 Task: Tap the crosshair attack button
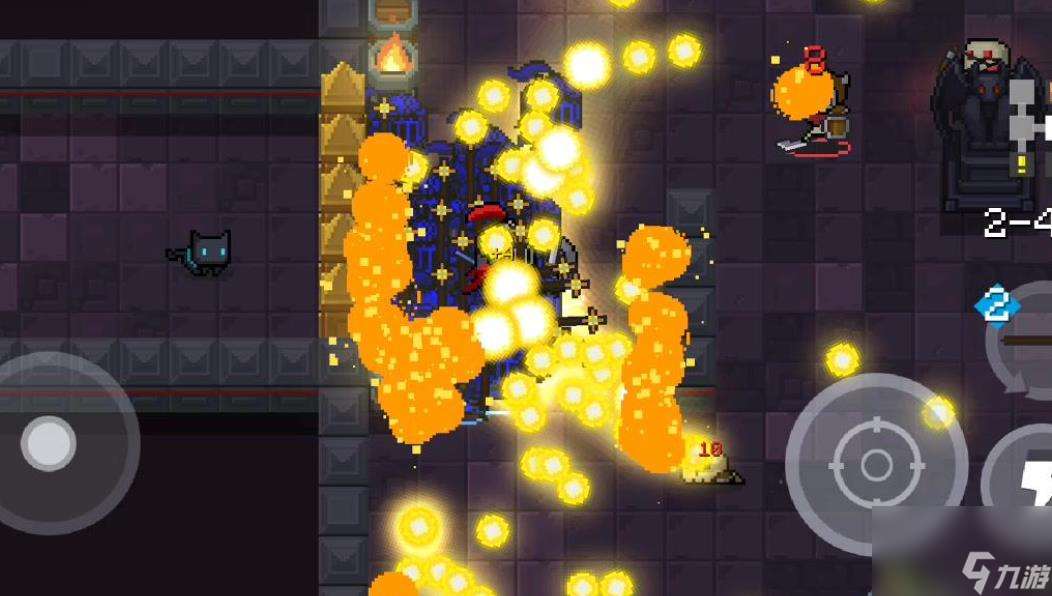[875, 462]
